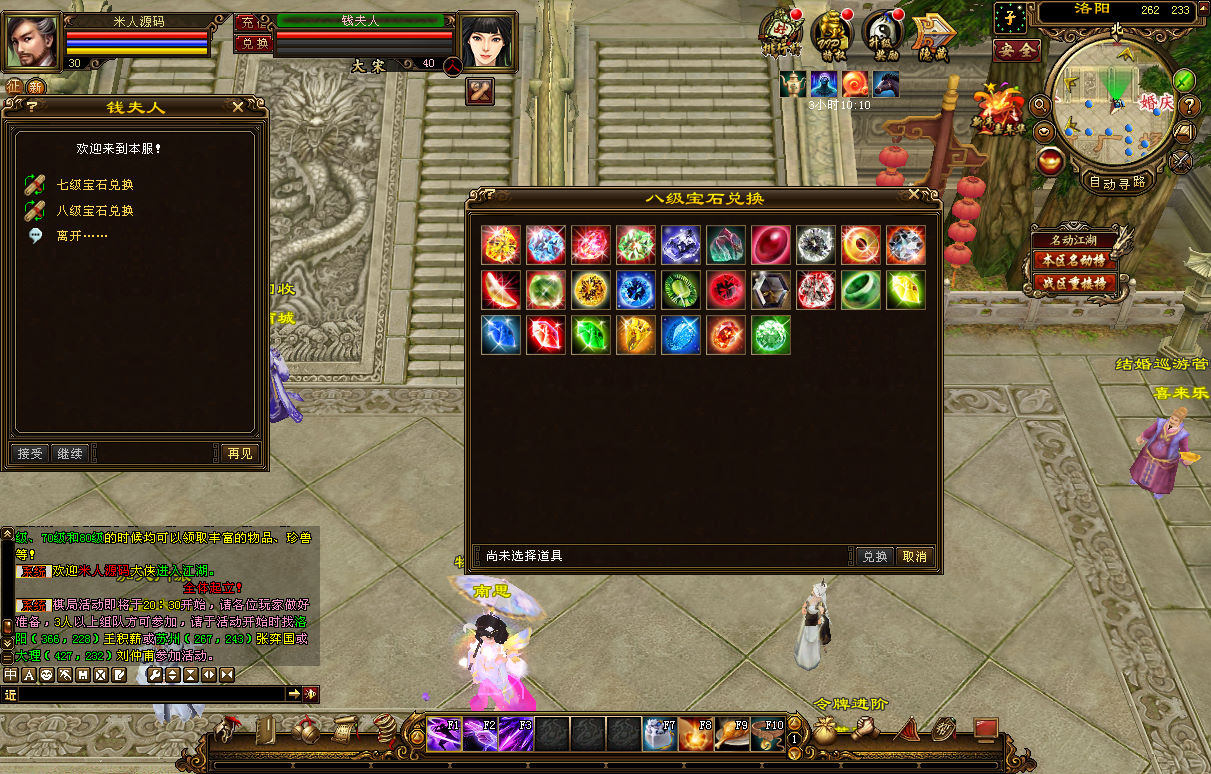Image resolution: width=1211 pixels, height=774 pixels.
Task: Activate the F1 purple skill slot
Action: click(444, 734)
